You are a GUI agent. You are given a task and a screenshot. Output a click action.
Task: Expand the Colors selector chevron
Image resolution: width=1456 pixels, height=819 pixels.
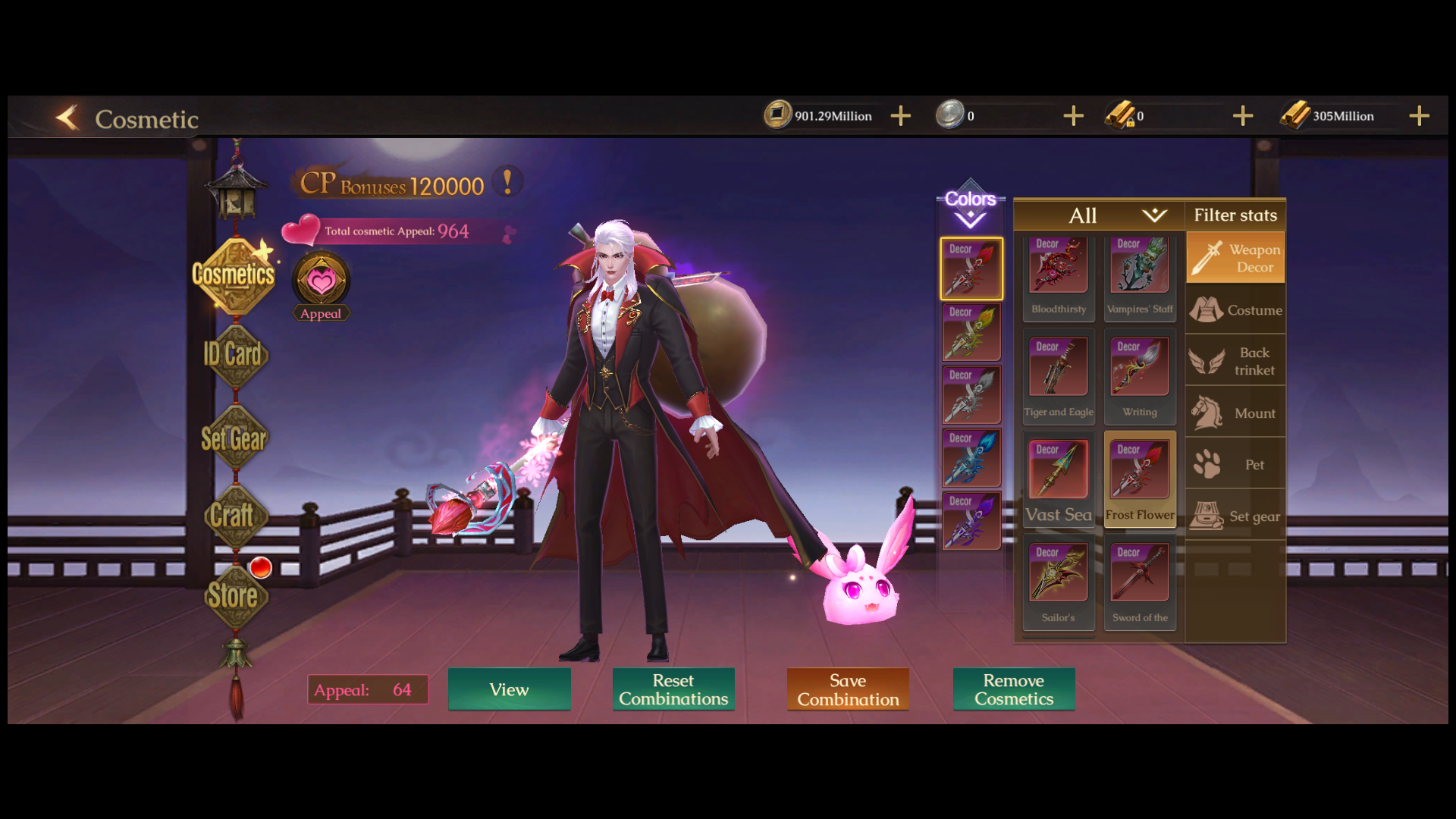970,220
